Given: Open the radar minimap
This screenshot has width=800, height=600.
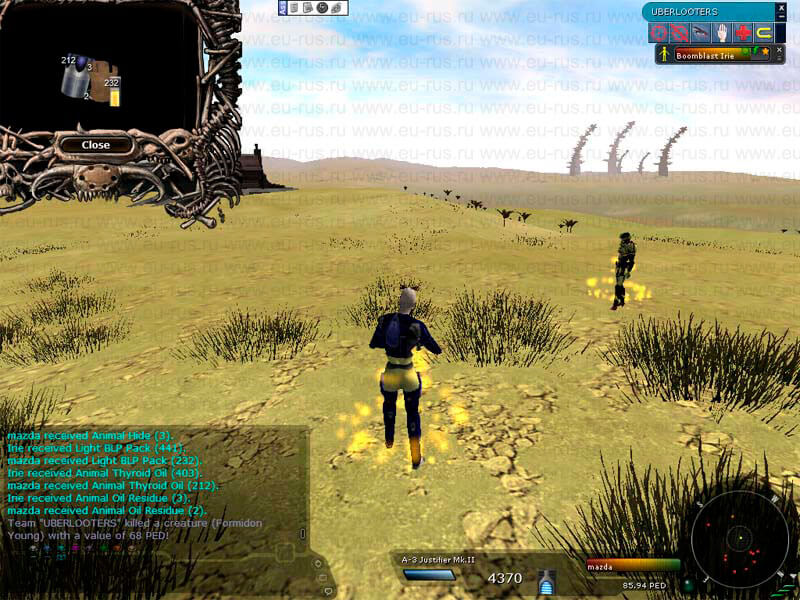Looking at the screenshot, I should [x=740, y=540].
